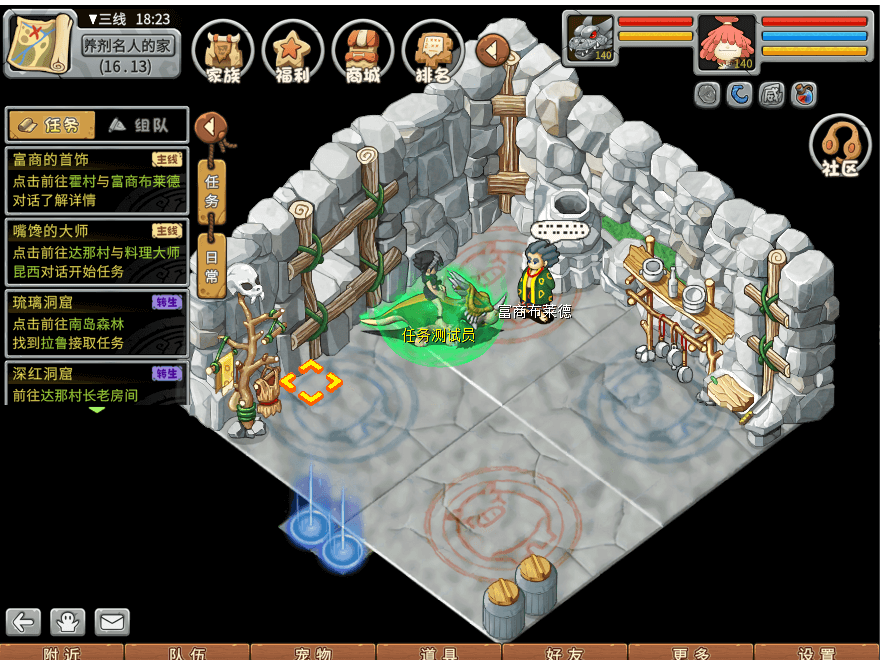Open the 设置 (Settings) bottom menu
The height and width of the screenshot is (660, 880).
[816, 652]
